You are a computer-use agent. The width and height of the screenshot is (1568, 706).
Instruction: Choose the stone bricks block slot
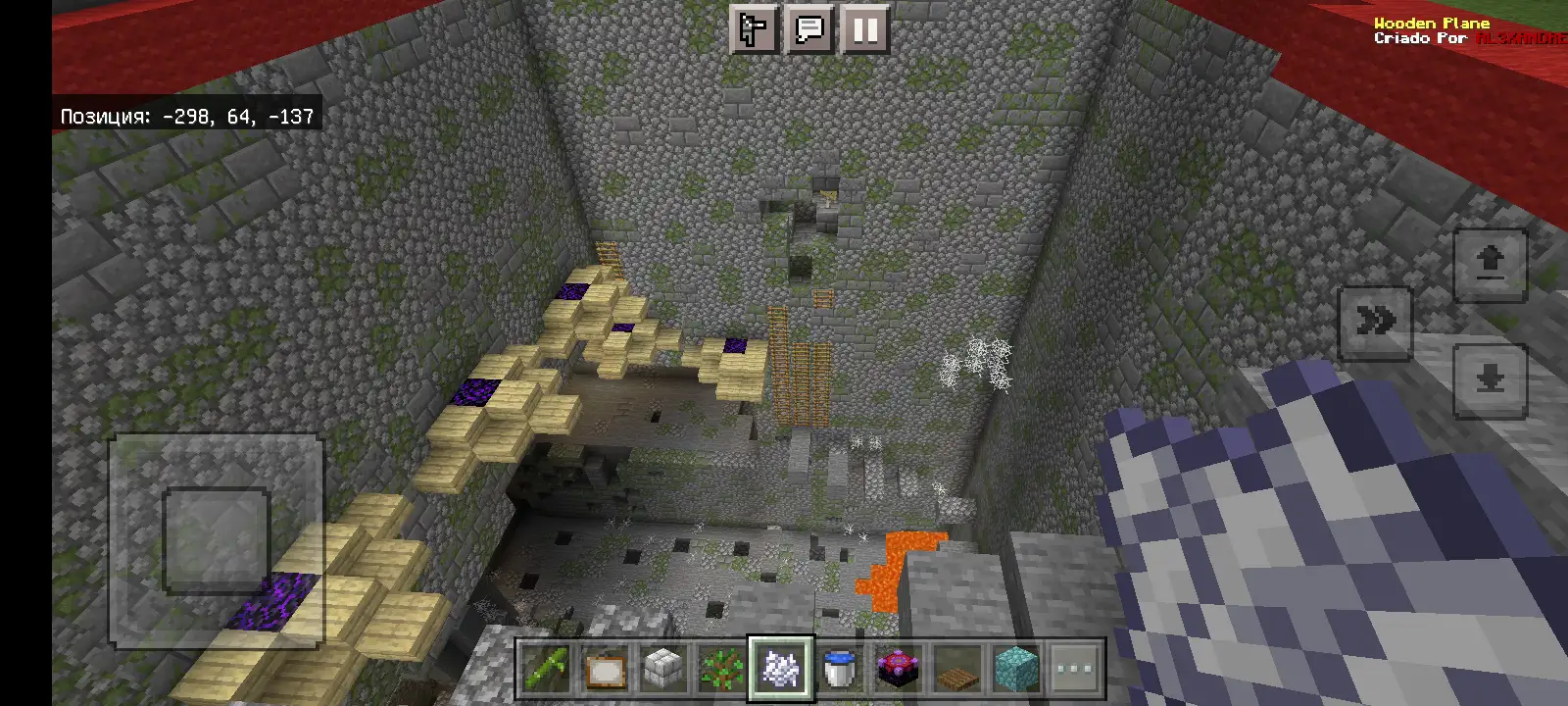coord(663,670)
